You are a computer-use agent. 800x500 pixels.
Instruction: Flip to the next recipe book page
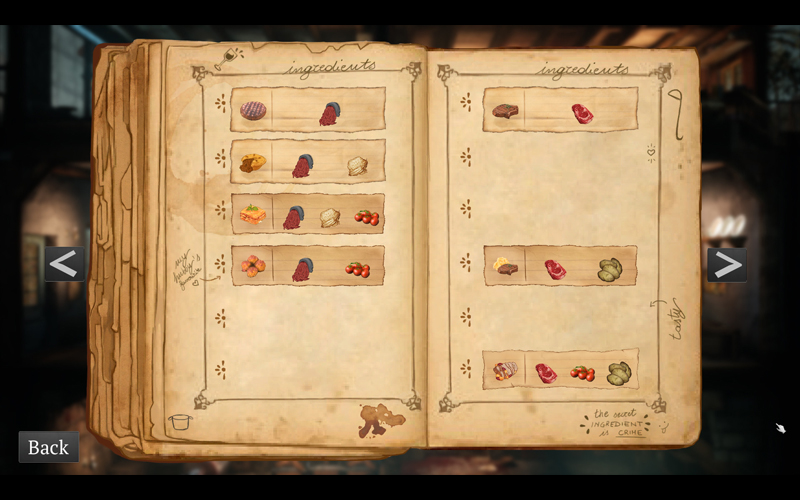(x=727, y=264)
